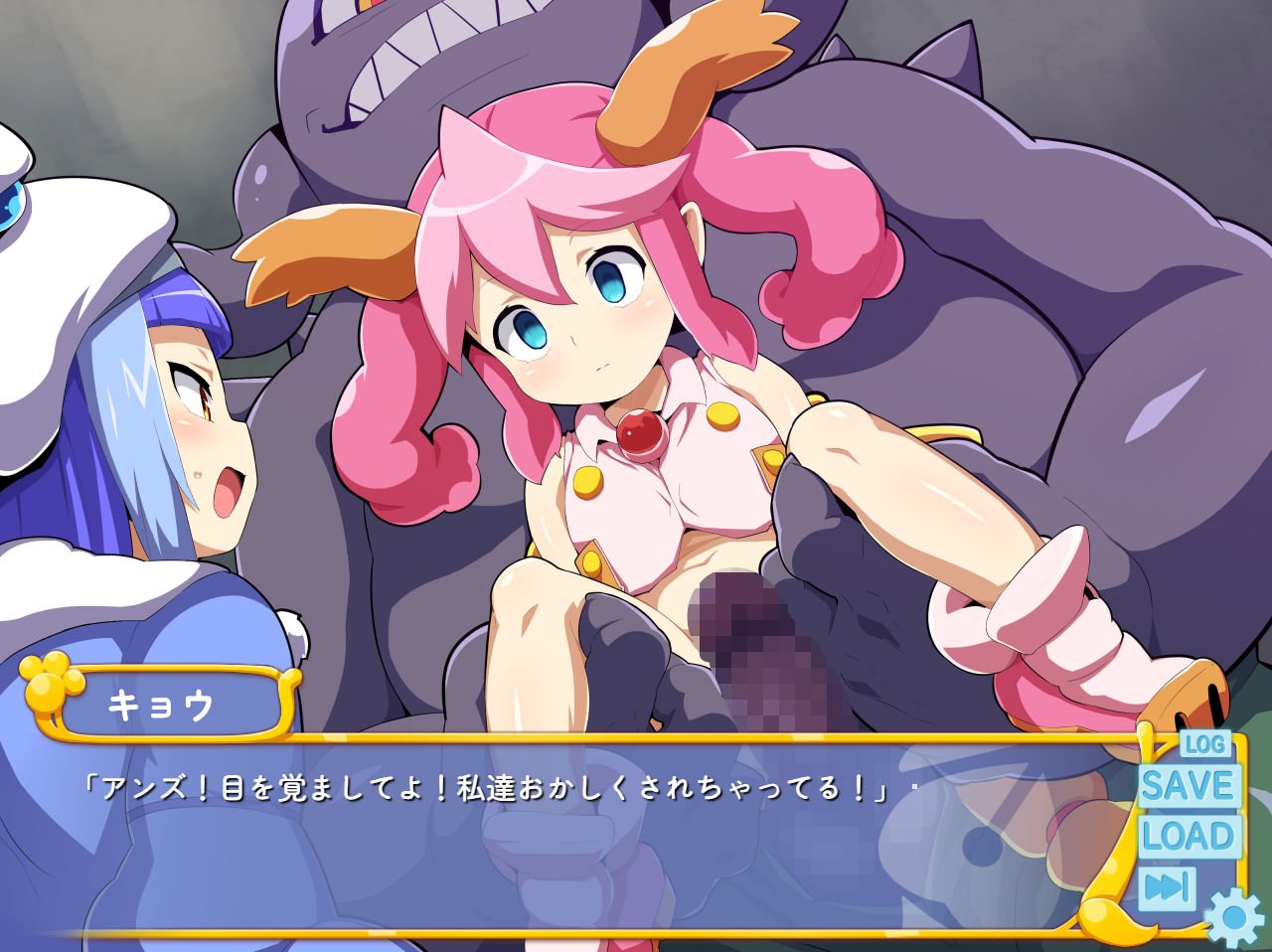Click the Japanese dialogue line itself
Screen dimensions: 1272x952
497,785
